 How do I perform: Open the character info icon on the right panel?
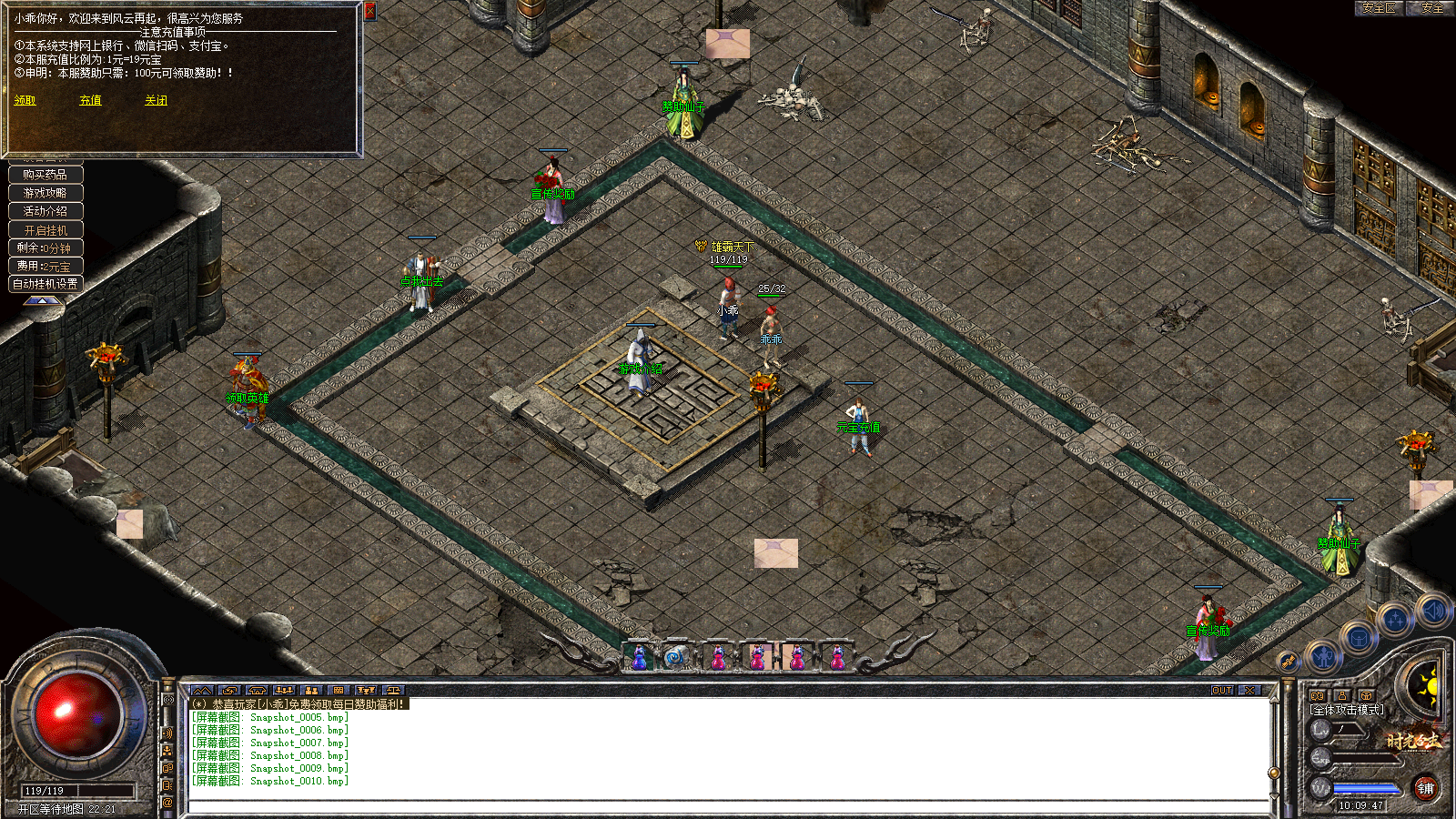pyautogui.click(x=1342, y=695)
